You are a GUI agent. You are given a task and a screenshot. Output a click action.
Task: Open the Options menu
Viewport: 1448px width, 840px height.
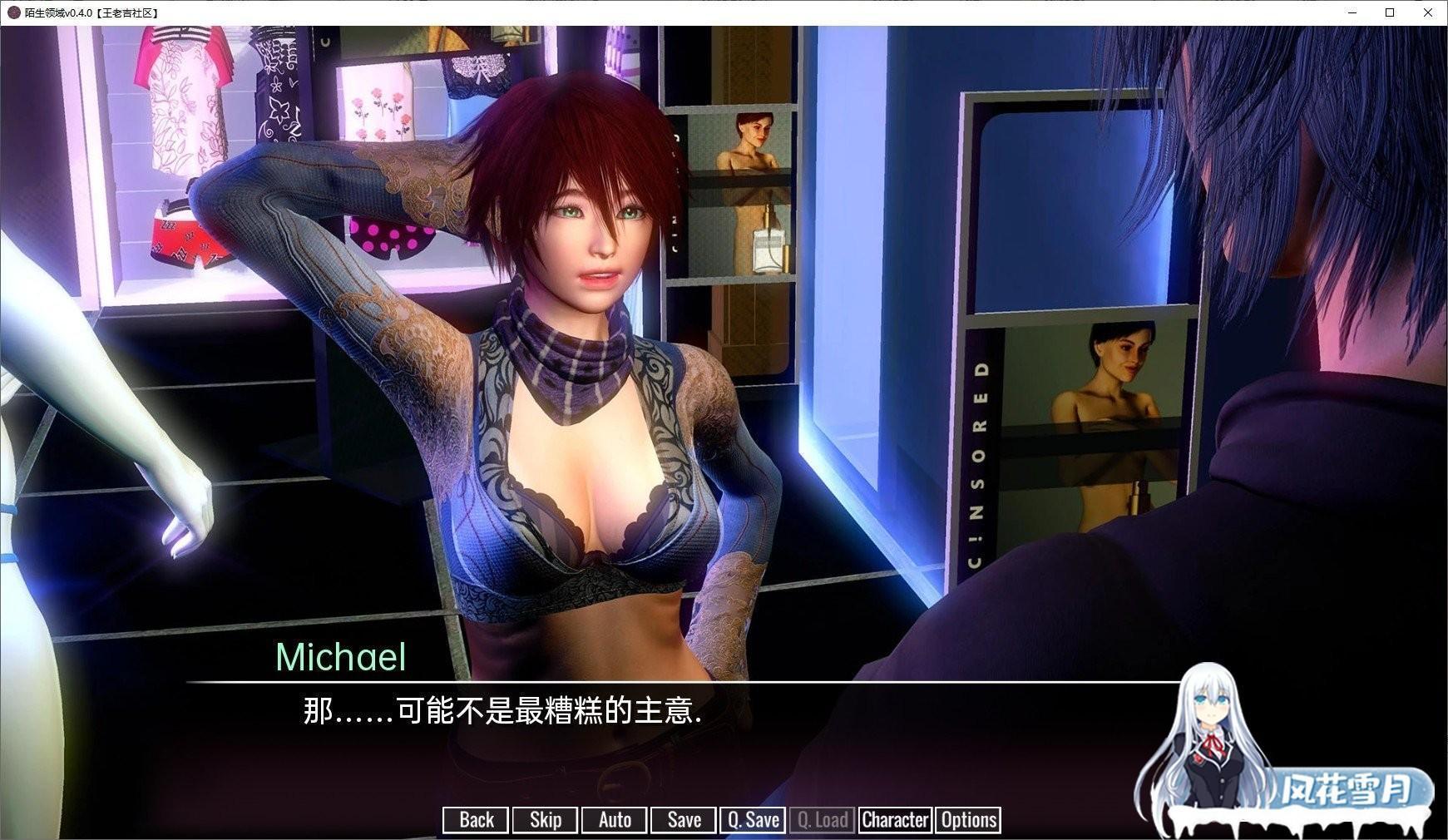[968, 820]
